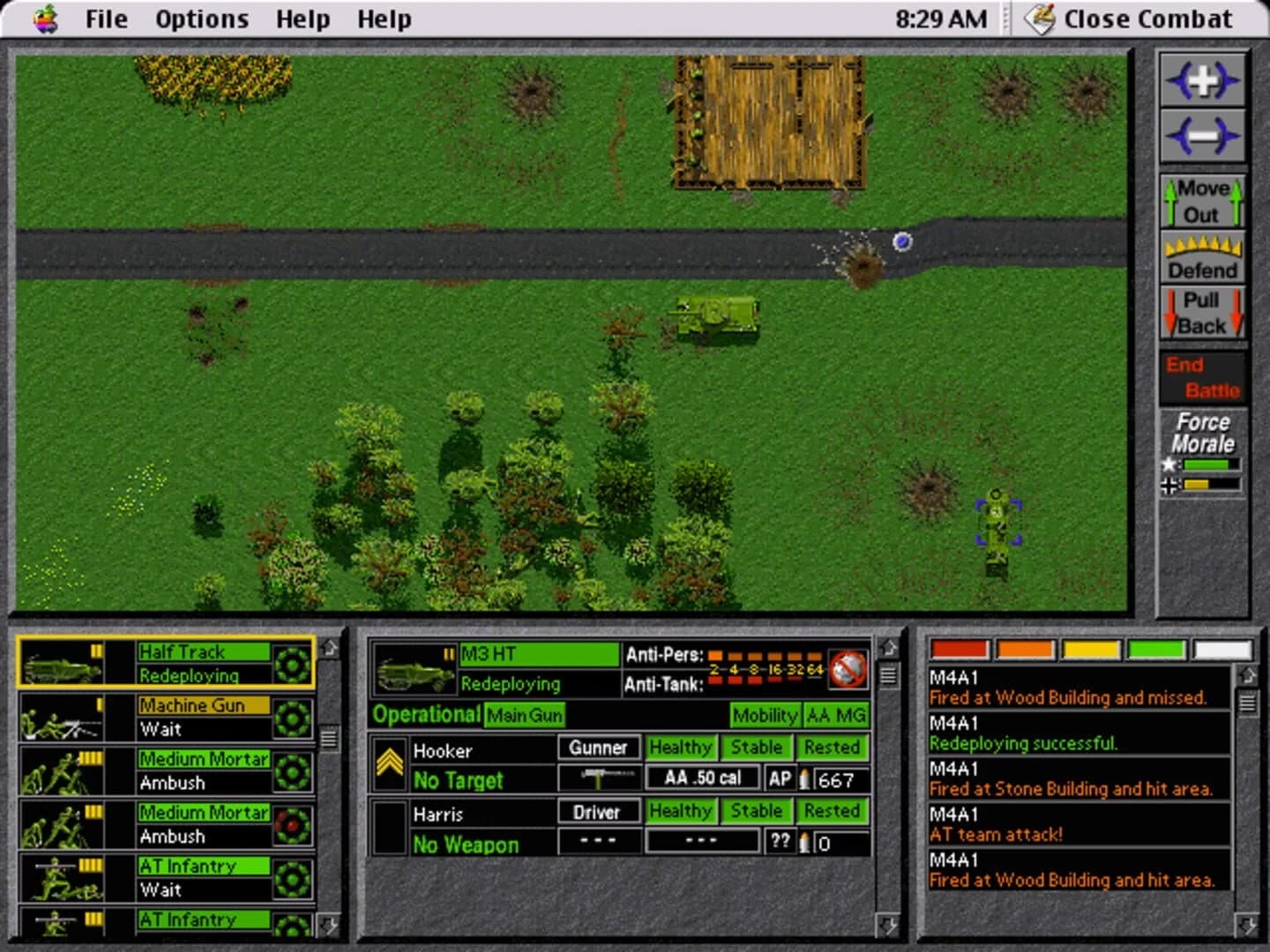
Task: Click the zoom-in magnification icon
Action: (1203, 80)
